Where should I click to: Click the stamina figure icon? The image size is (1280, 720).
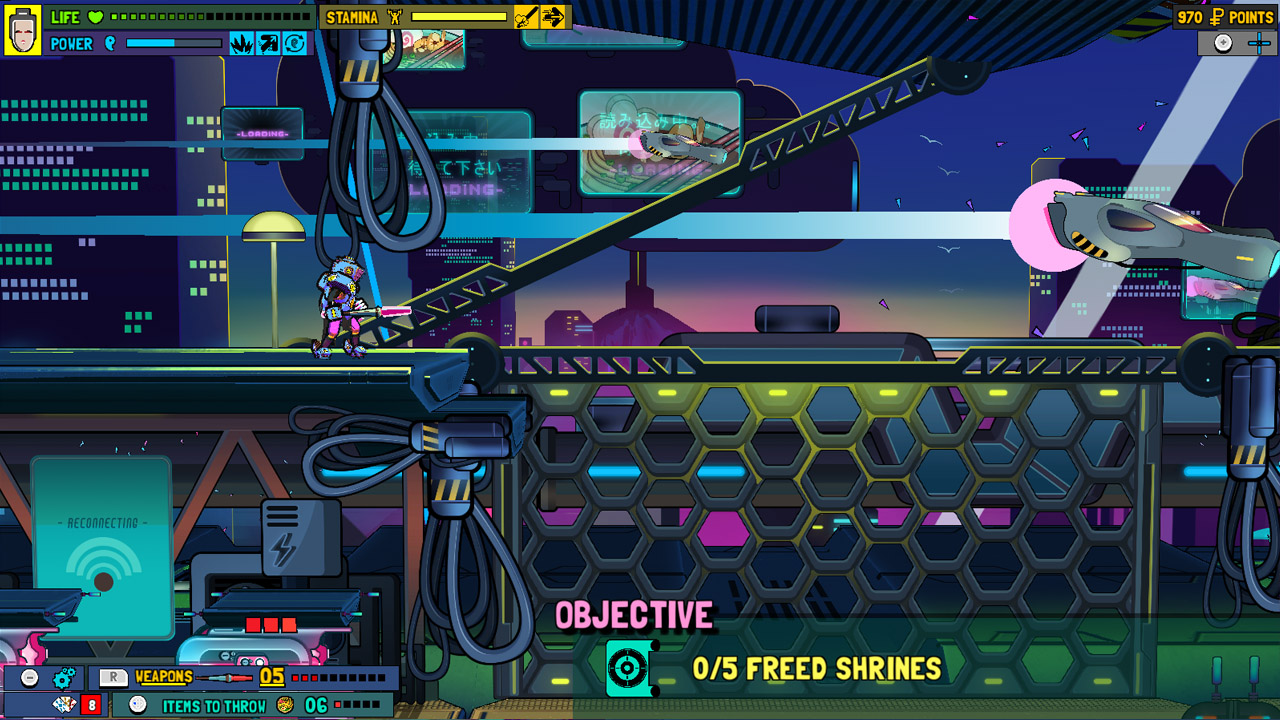point(394,17)
